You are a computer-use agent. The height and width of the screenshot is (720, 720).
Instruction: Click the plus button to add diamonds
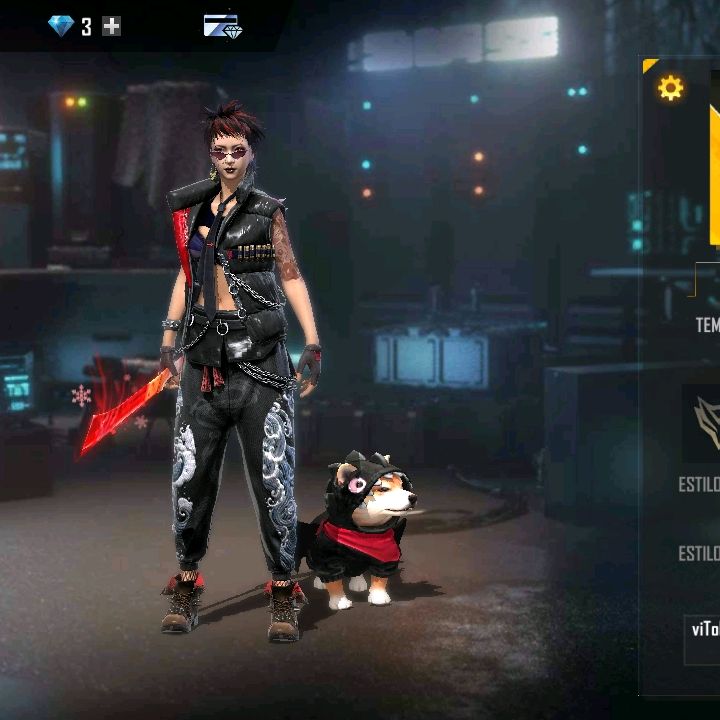pos(112,27)
